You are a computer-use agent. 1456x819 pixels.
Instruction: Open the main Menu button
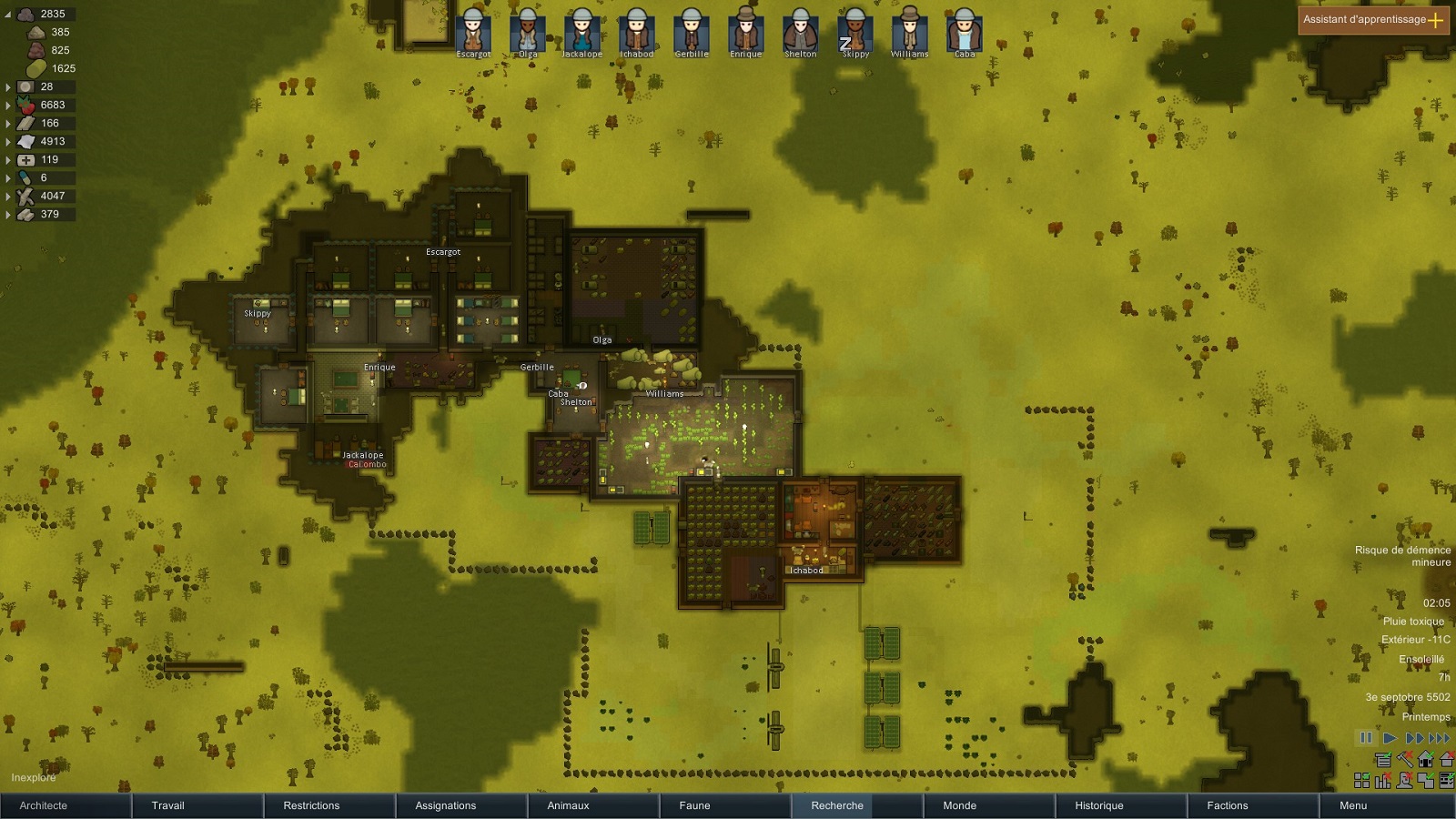pyautogui.click(x=1385, y=805)
